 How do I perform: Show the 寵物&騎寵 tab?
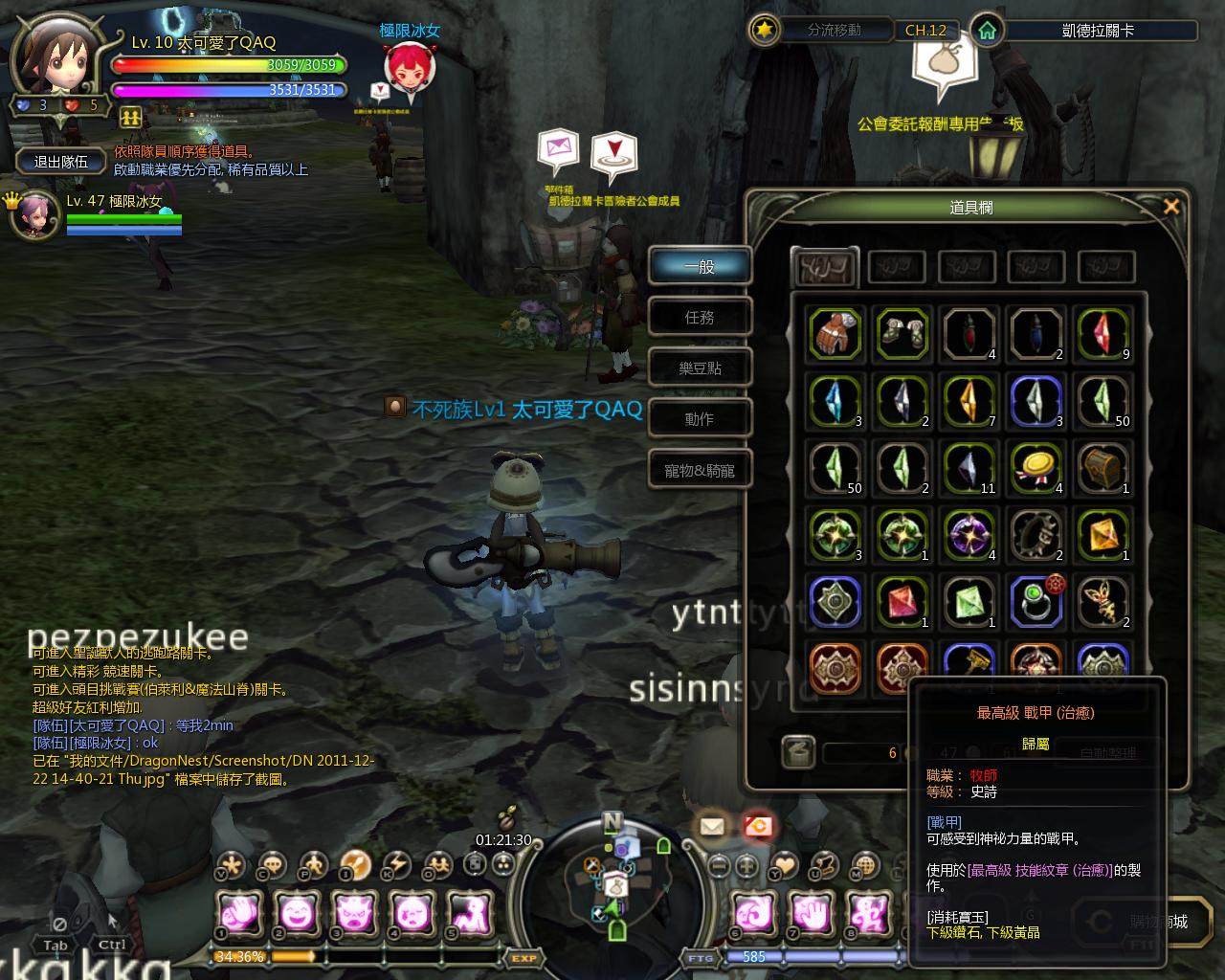[x=700, y=470]
